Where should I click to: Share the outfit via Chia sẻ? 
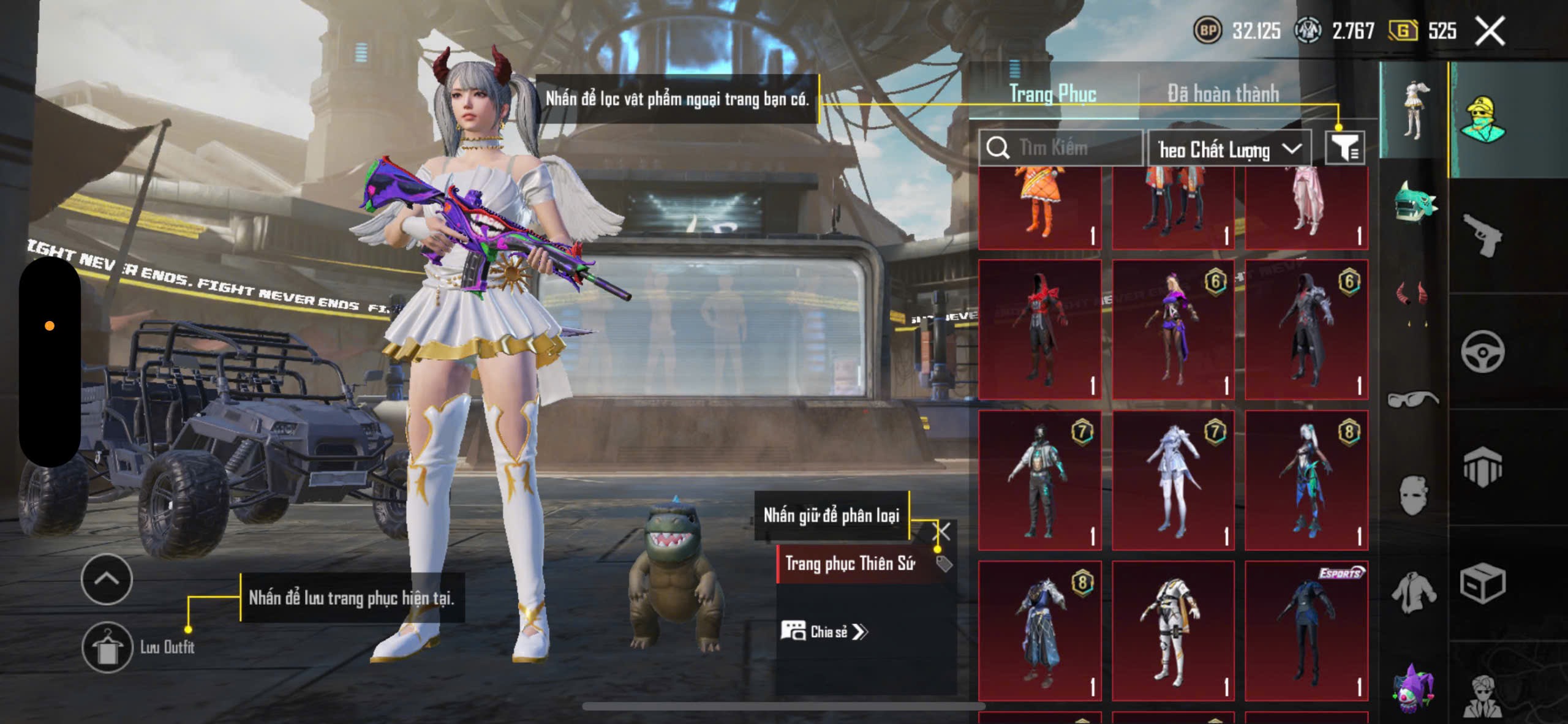click(824, 632)
